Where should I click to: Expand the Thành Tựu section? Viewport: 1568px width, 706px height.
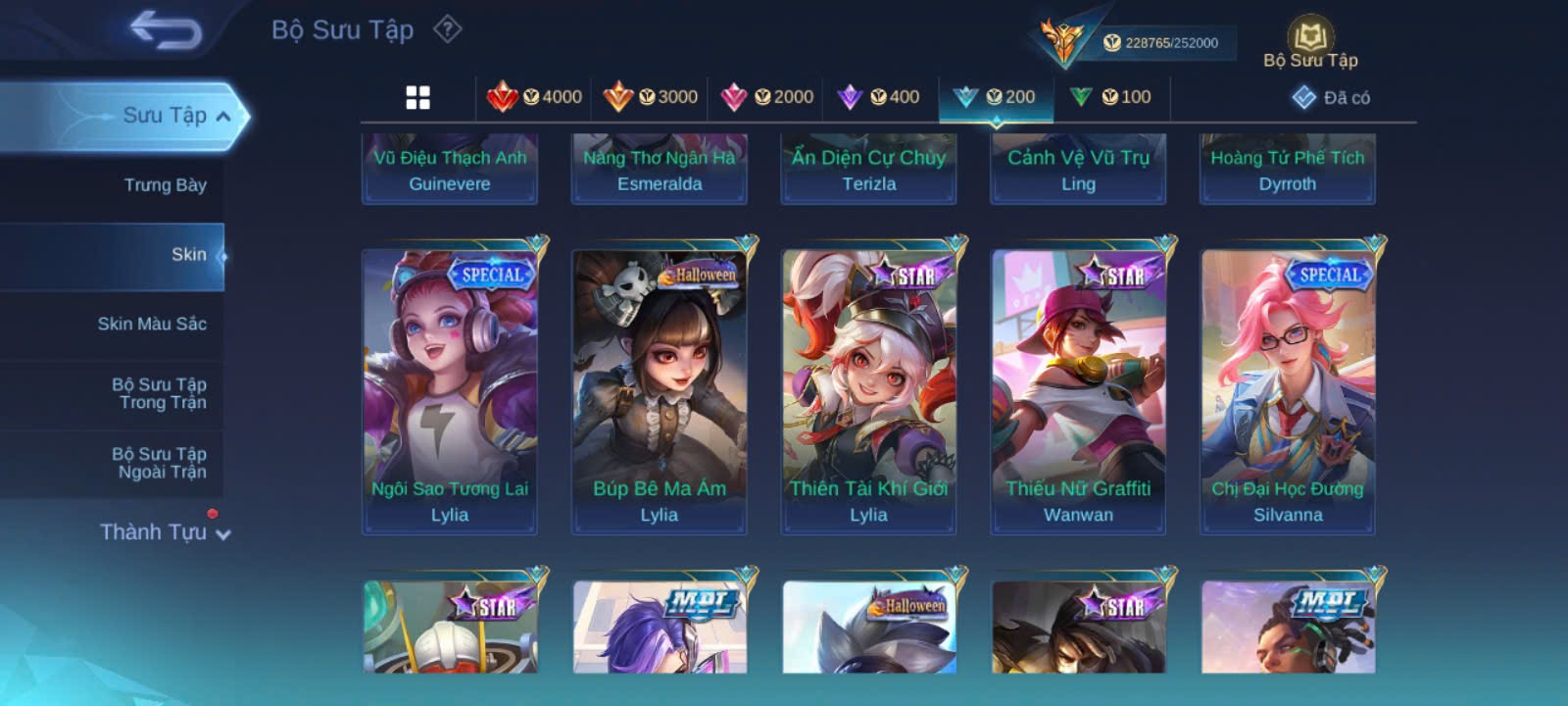click(165, 532)
